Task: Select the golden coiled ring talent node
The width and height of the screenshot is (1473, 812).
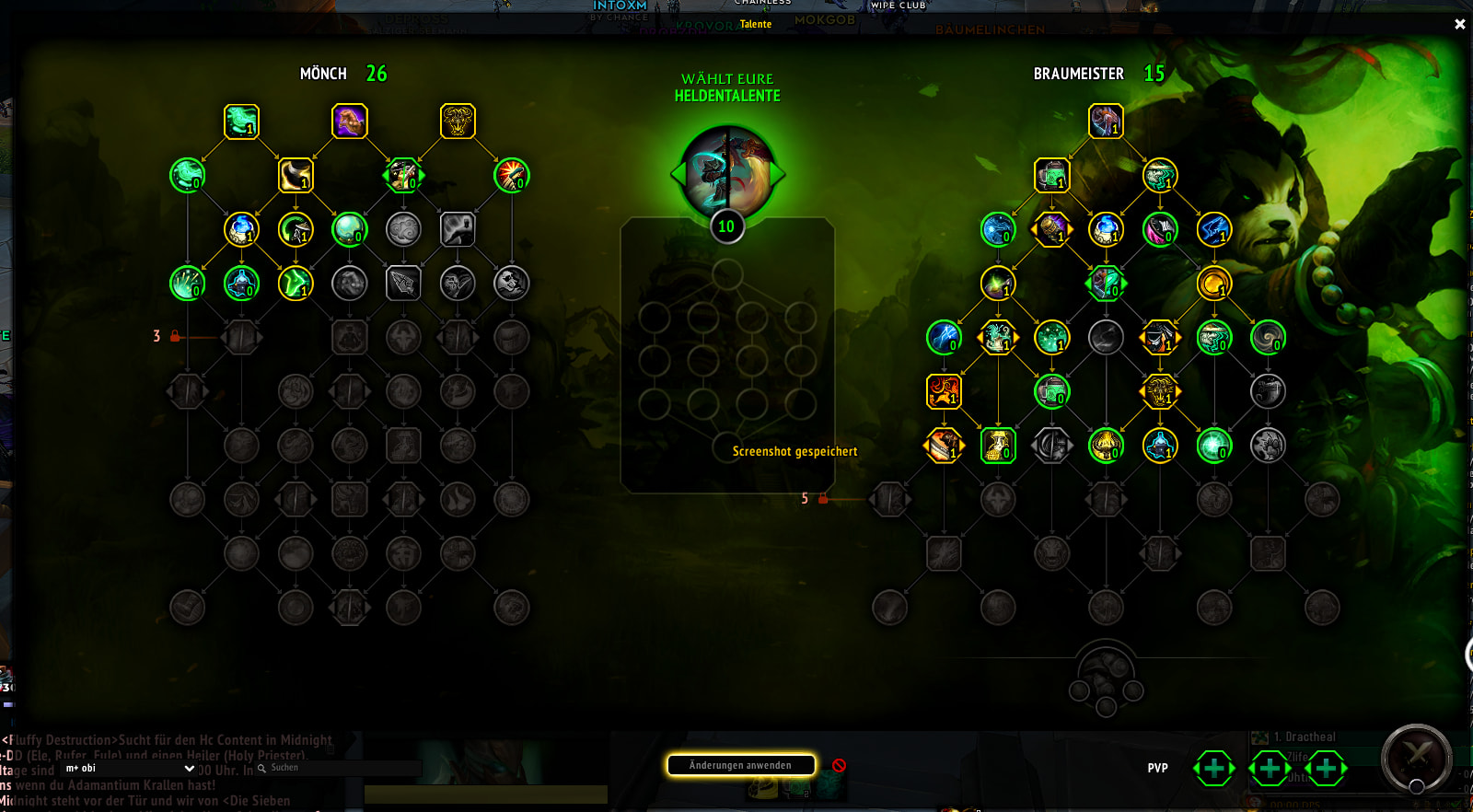Action: point(1214,284)
